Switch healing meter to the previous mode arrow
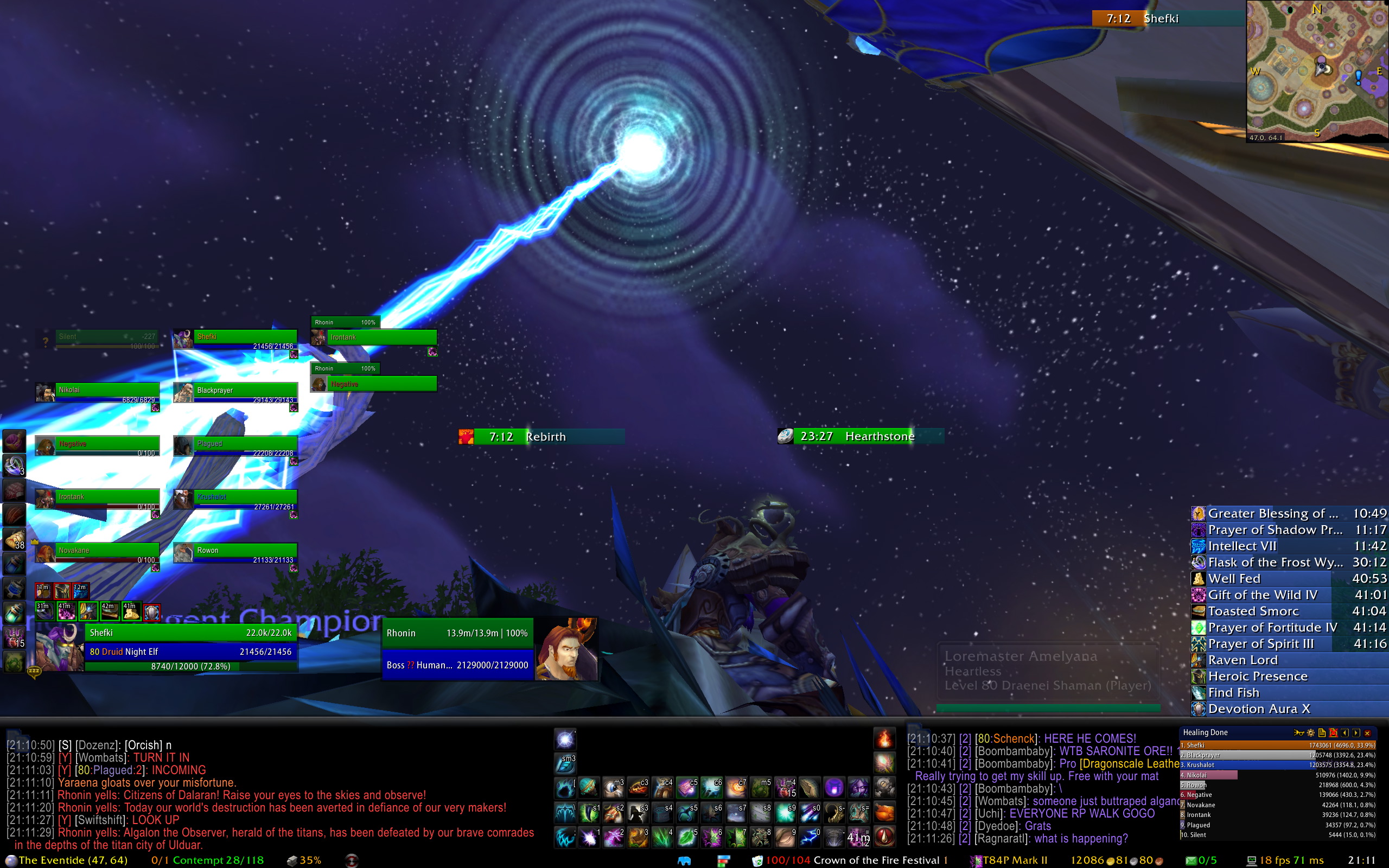Image resolution: width=1389 pixels, height=868 pixels. tap(1345, 733)
